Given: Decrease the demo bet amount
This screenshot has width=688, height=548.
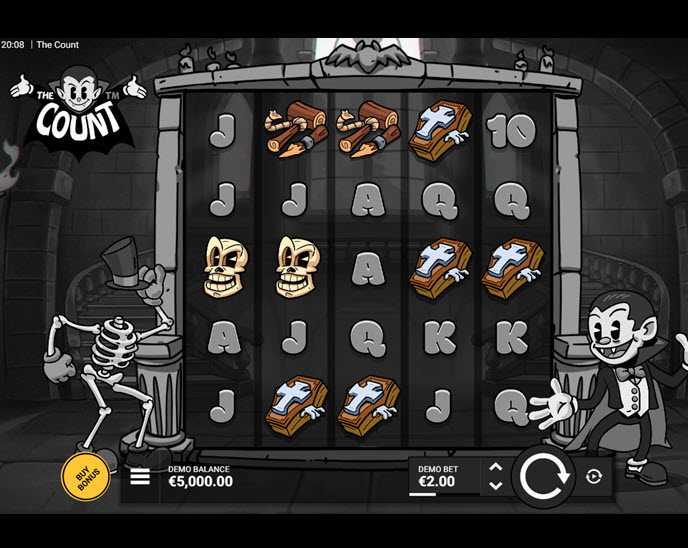Looking at the screenshot, I should (495, 486).
